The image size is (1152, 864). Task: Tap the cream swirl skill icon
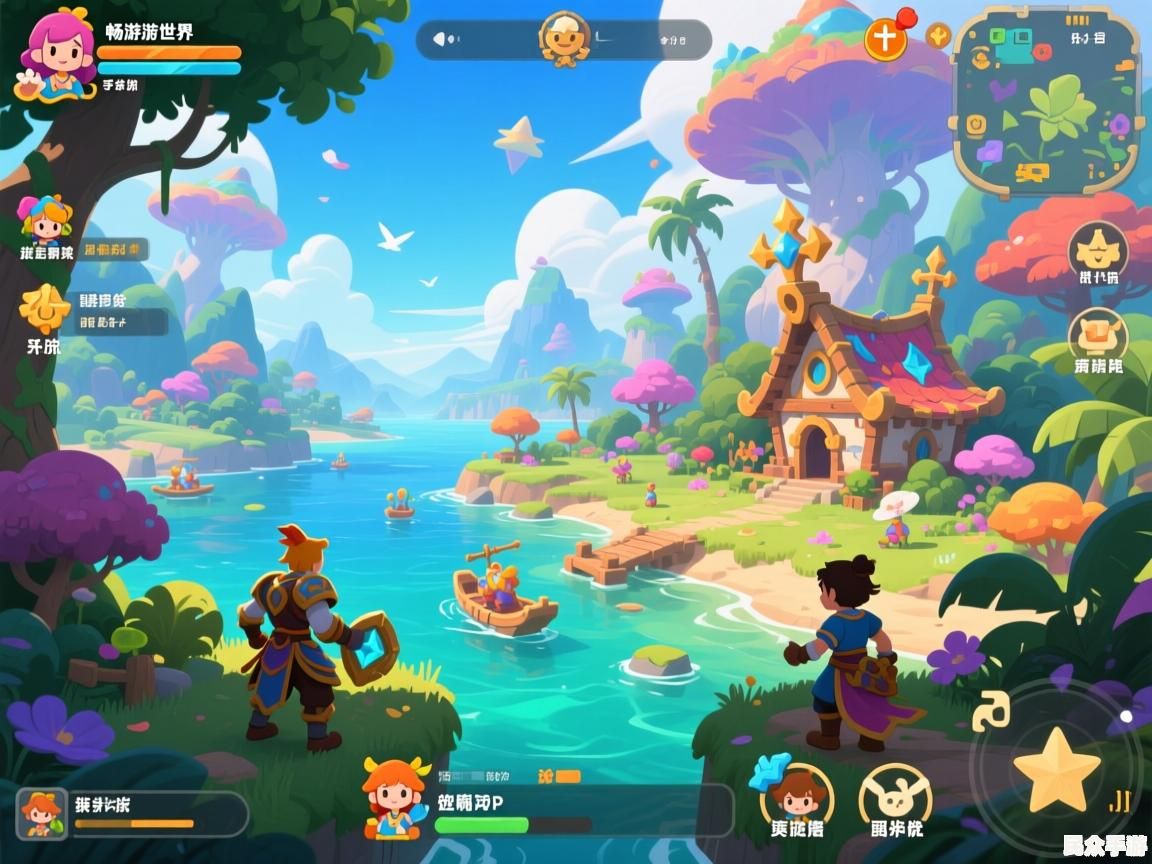(989, 711)
